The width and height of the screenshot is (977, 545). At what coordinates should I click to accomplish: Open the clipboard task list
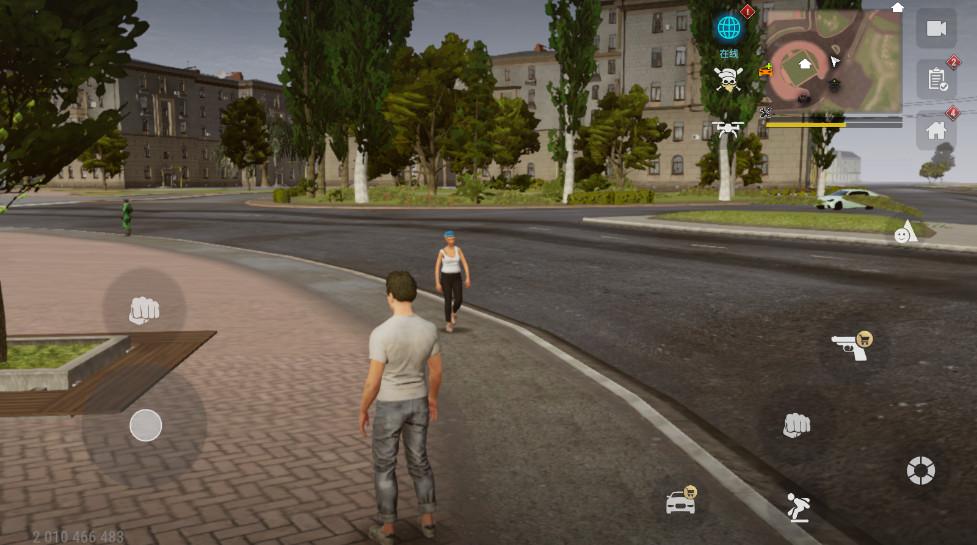click(937, 78)
